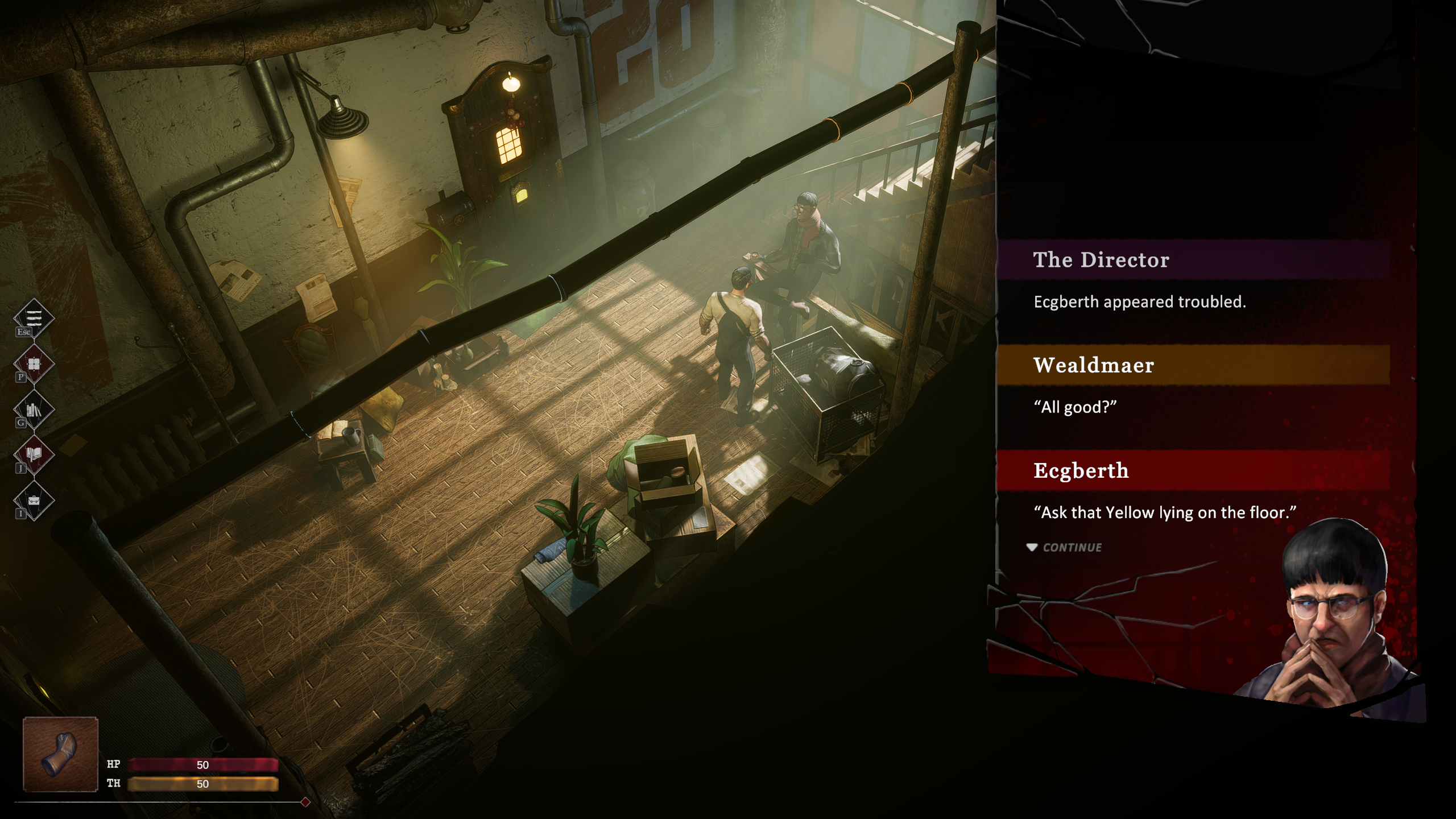The width and height of the screenshot is (1456, 819).
Task: Open the main menu hamburger icon
Action: pos(34,317)
